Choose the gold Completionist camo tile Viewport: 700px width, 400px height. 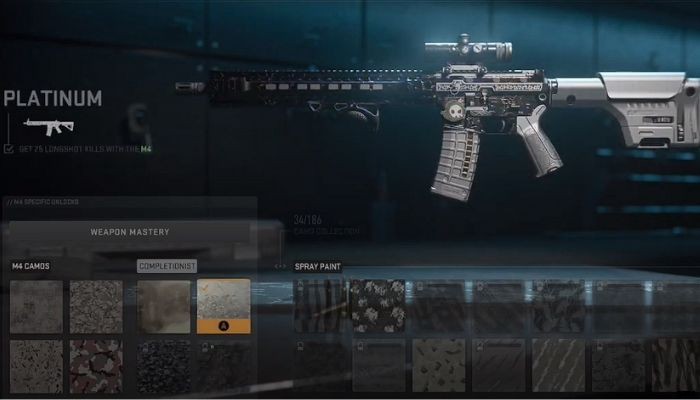[163, 305]
